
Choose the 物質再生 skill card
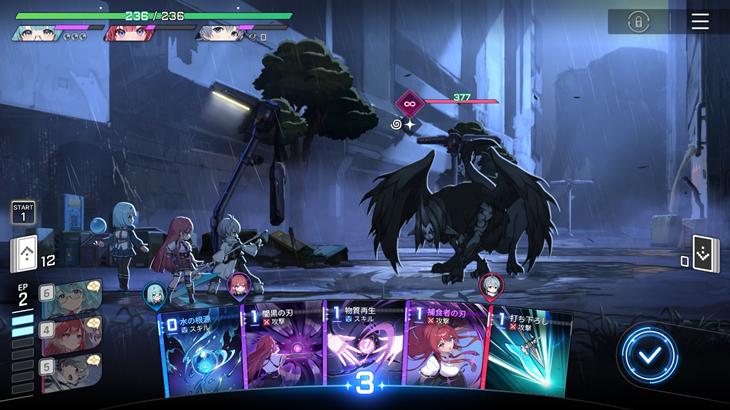pos(363,355)
